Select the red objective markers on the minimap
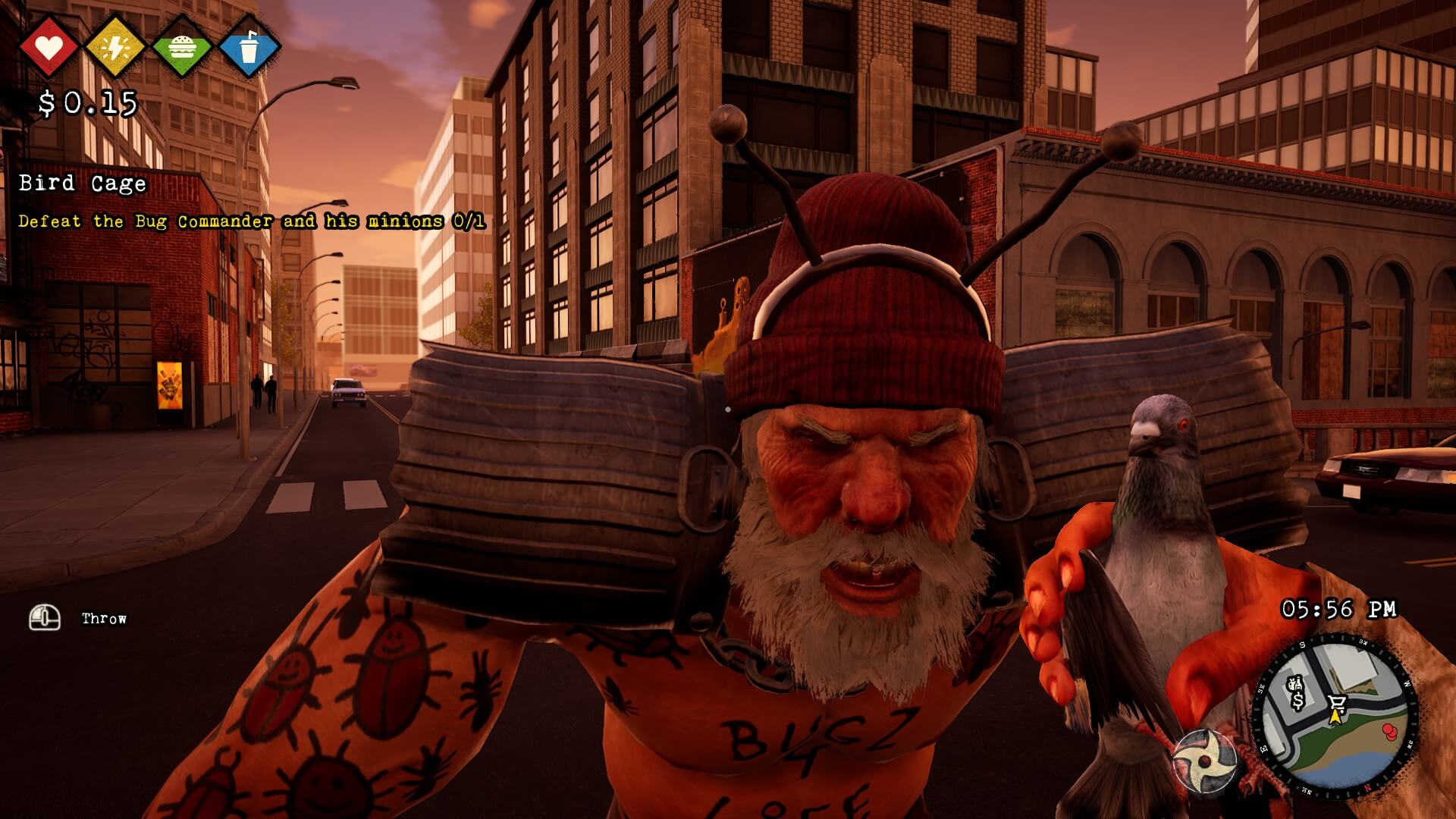 point(1389,731)
